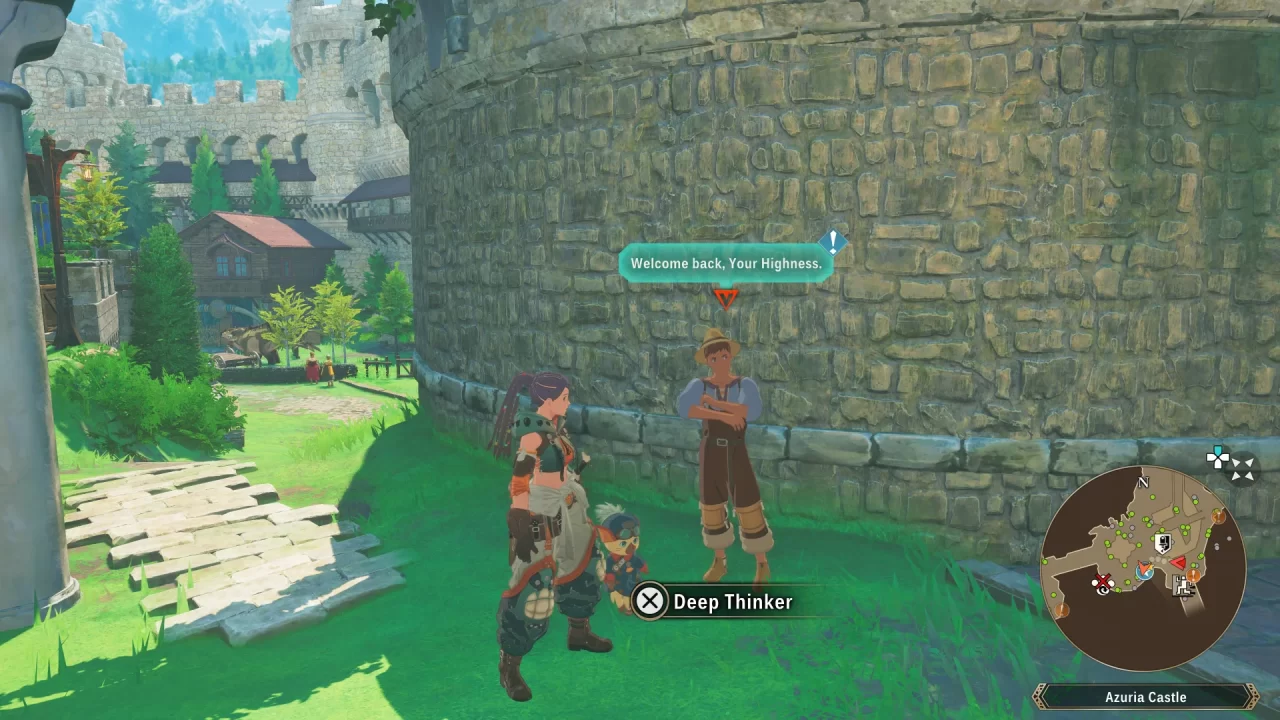Click the red X marker on the minimap
Screen dimensions: 1280x720
(x=1102, y=580)
